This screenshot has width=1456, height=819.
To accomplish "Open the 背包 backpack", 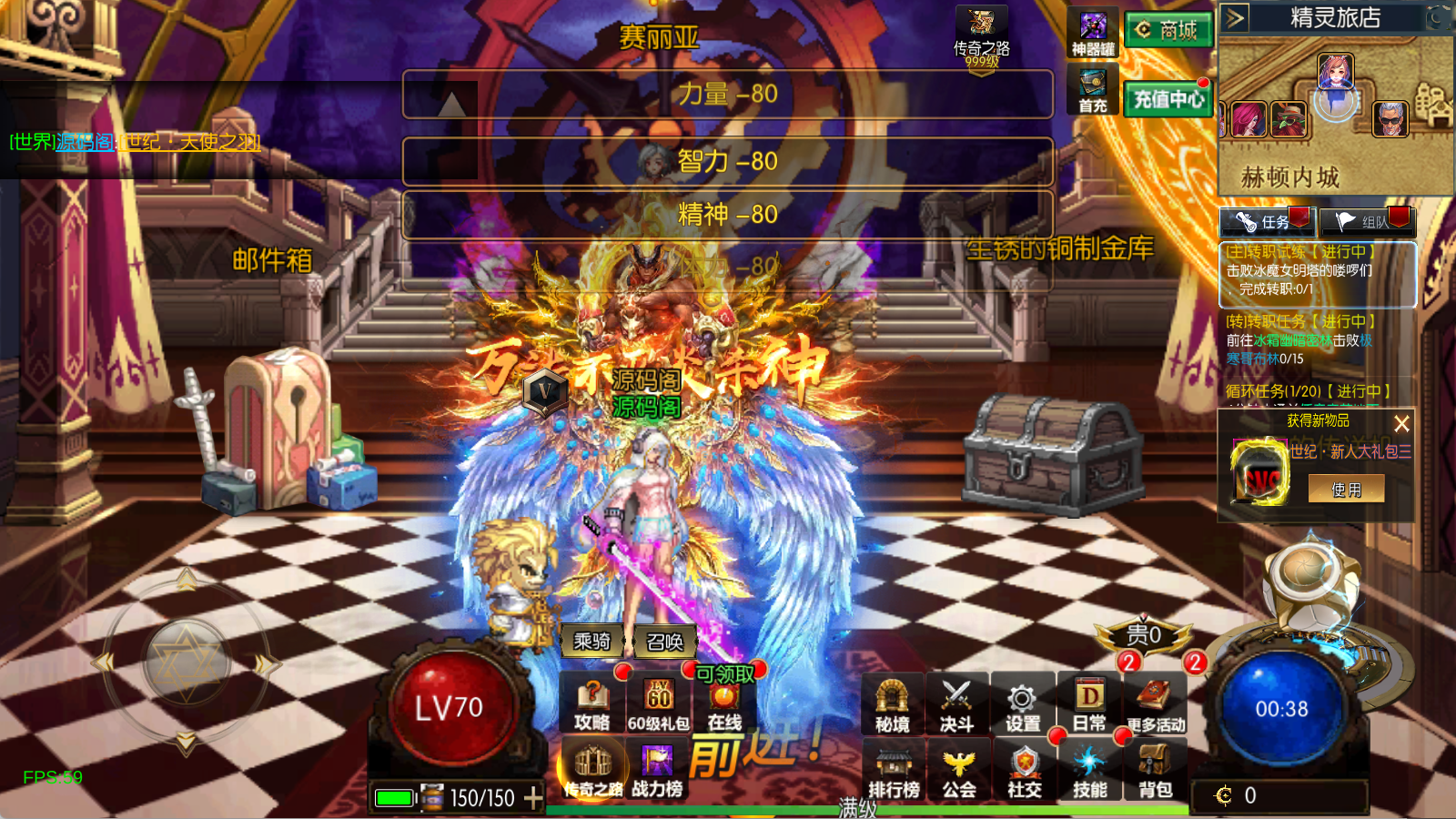I will [1155, 772].
